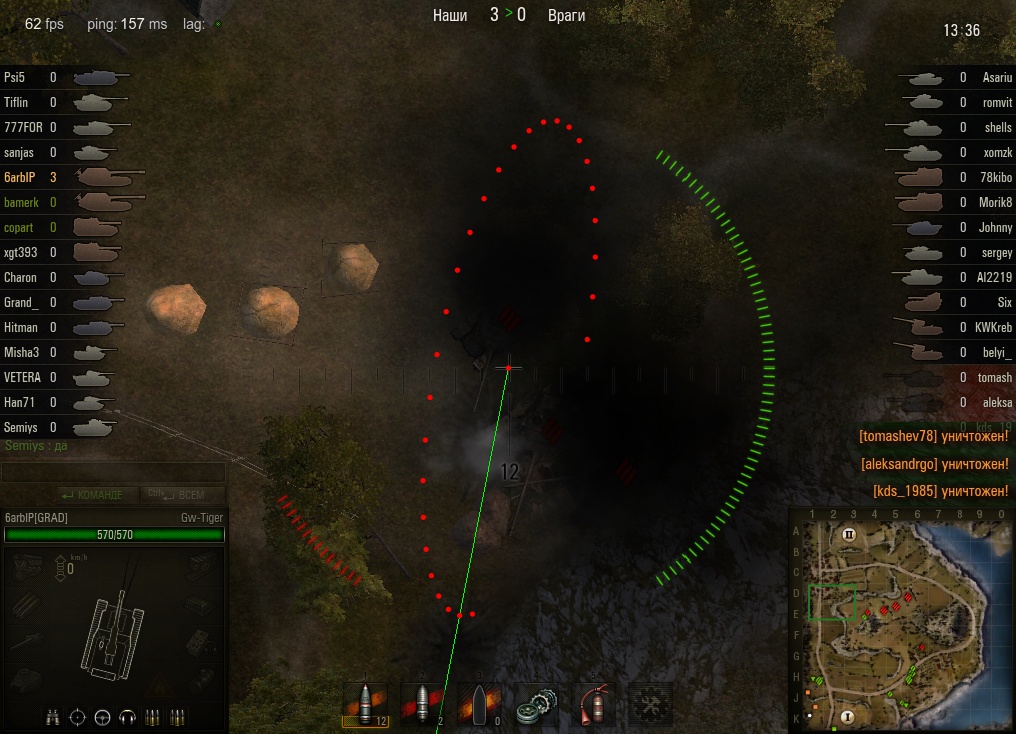Image resolution: width=1016 pixels, height=734 pixels.
Task: Click the engine module icon in damage panel
Action: [x=27, y=567]
